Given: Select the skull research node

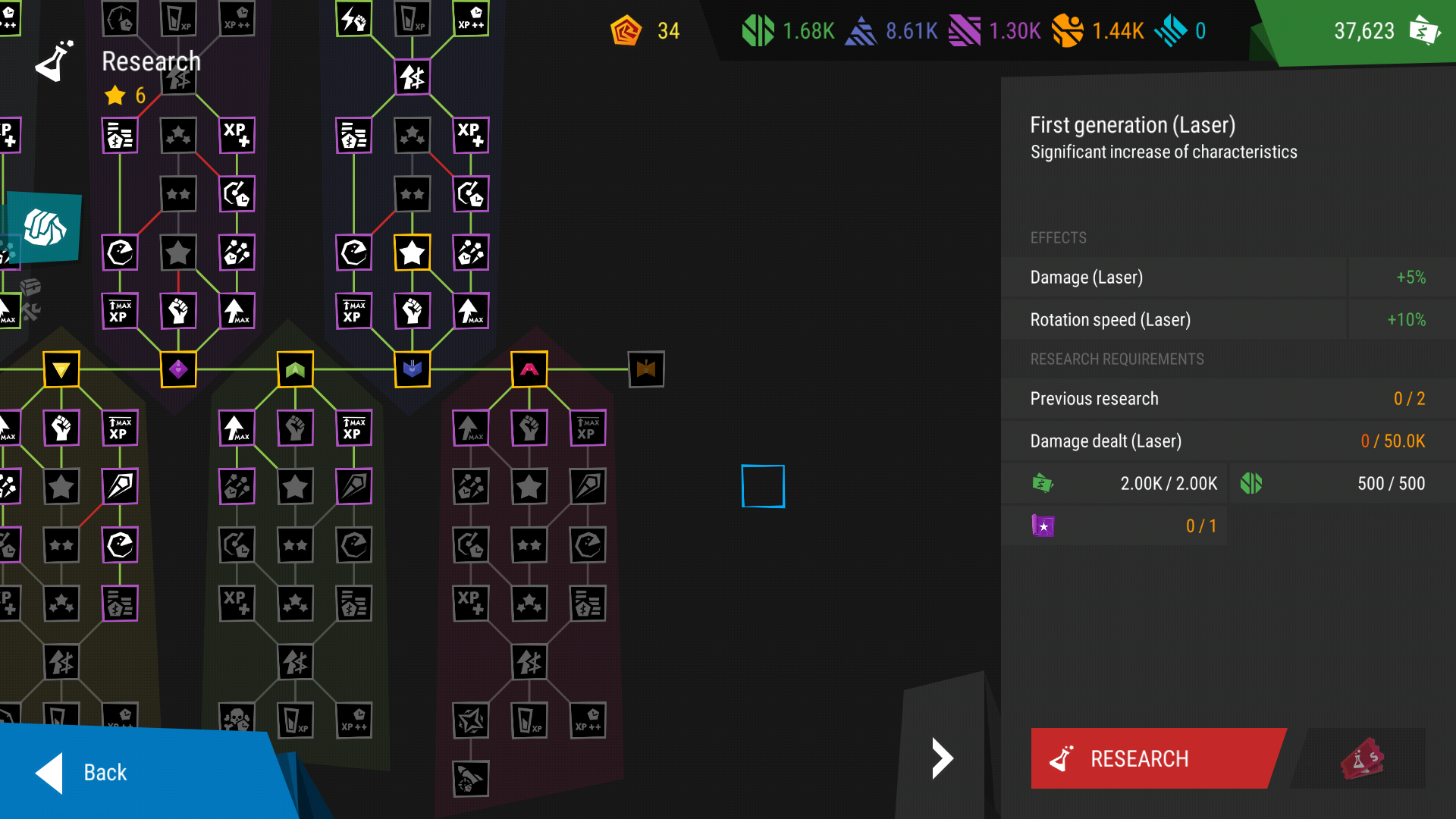Looking at the screenshot, I should [x=237, y=720].
